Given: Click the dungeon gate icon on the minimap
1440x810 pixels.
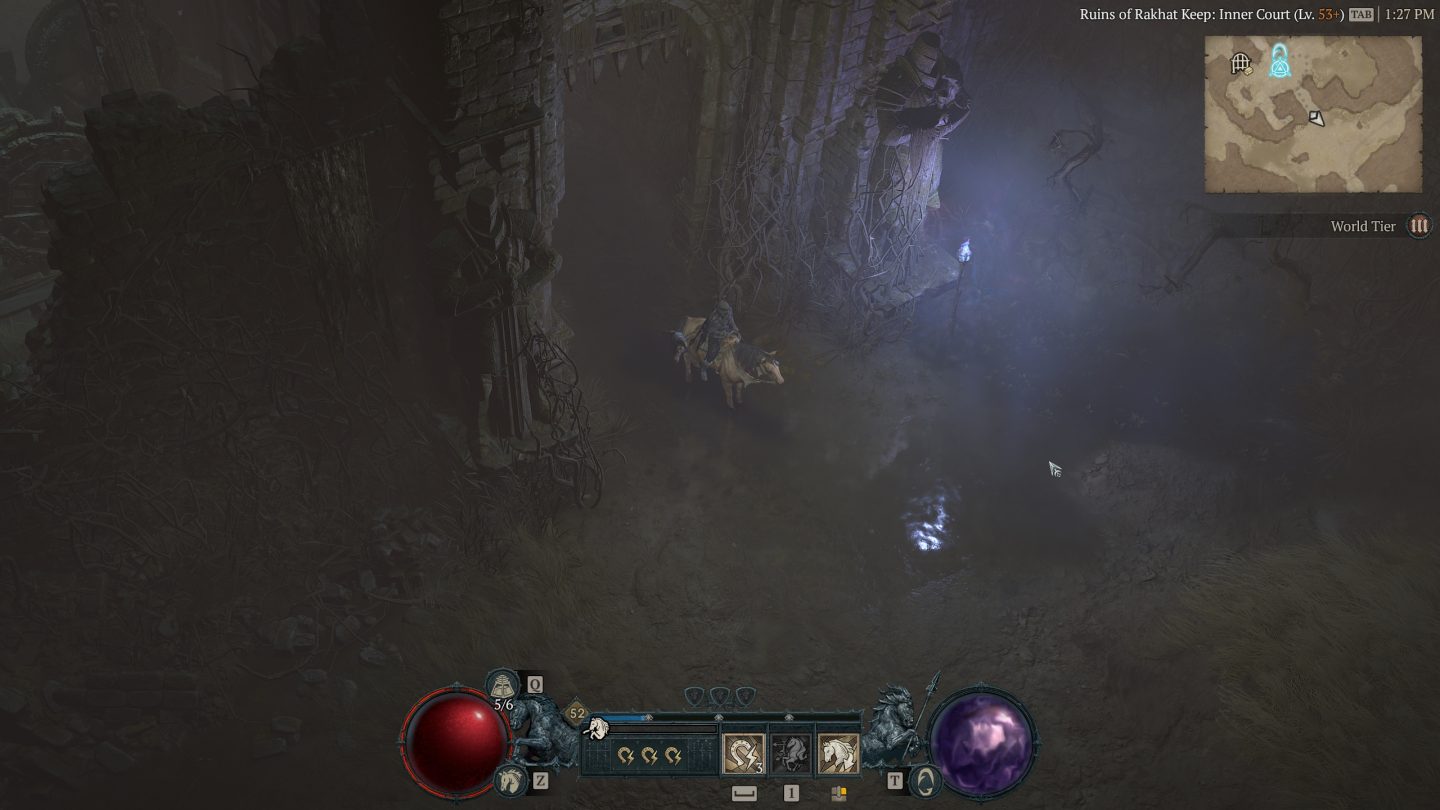Looking at the screenshot, I should click(x=1240, y=62).
